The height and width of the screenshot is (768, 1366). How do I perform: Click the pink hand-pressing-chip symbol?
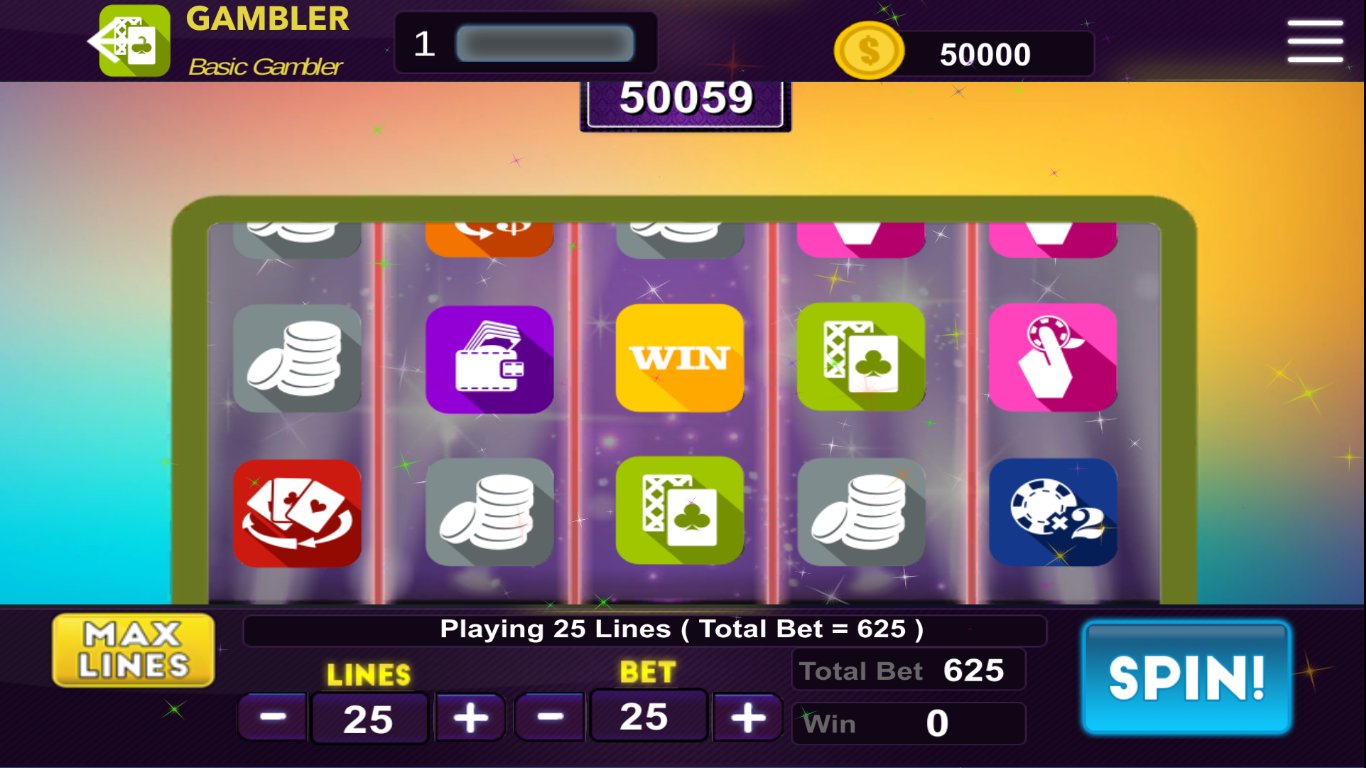point(1055,356)
